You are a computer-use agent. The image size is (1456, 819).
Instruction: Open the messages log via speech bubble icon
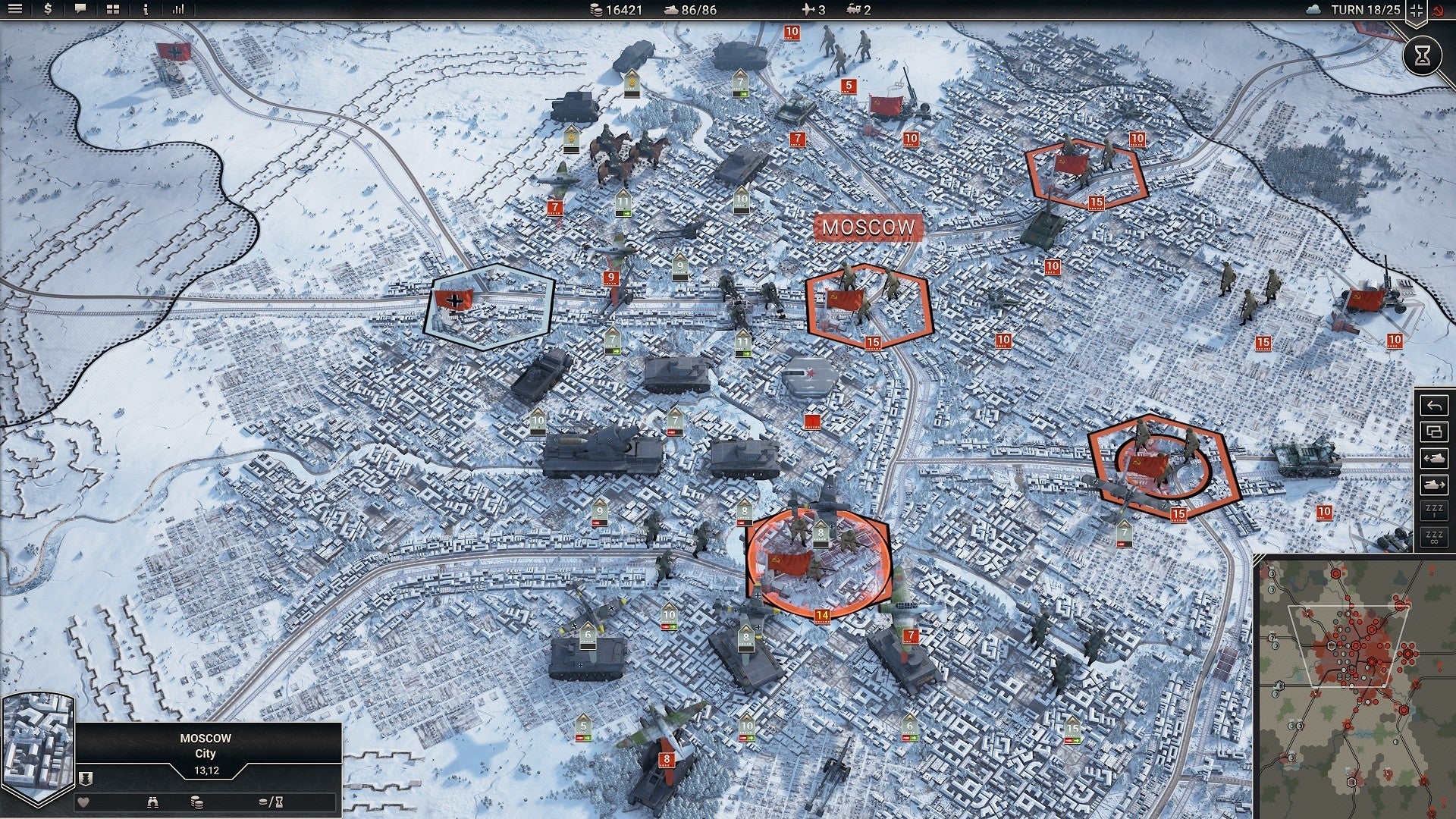click(80, 10)
